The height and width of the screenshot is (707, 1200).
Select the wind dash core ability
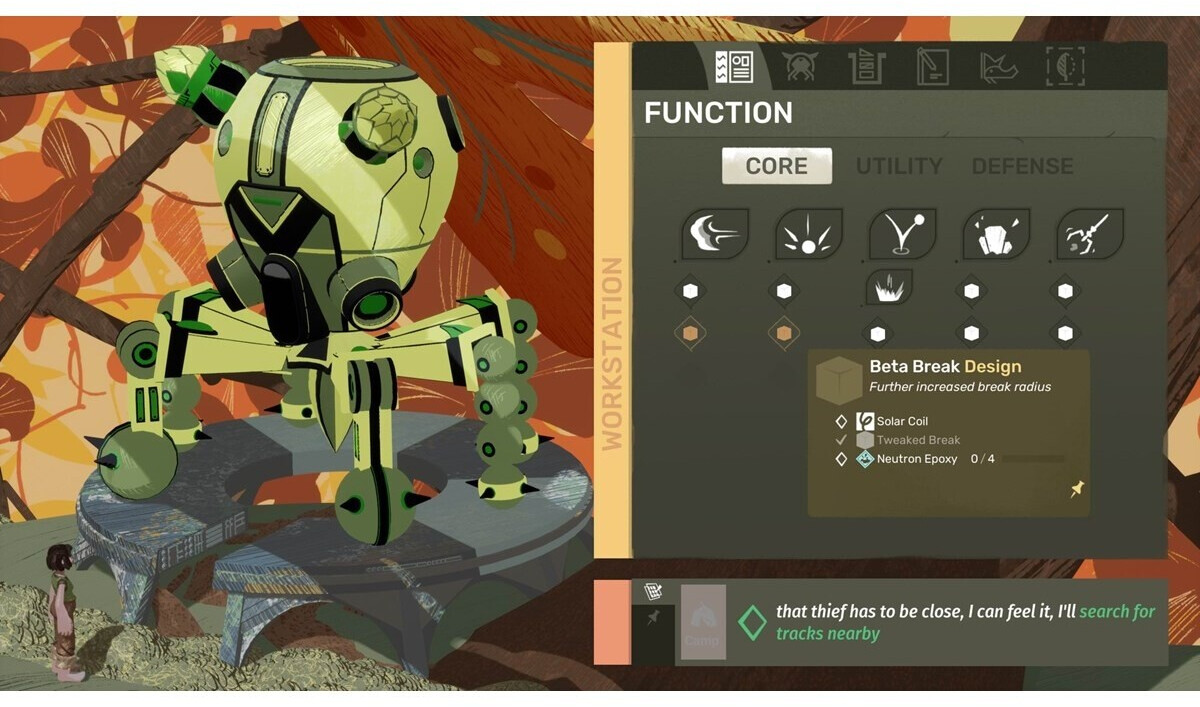[714, 234]
